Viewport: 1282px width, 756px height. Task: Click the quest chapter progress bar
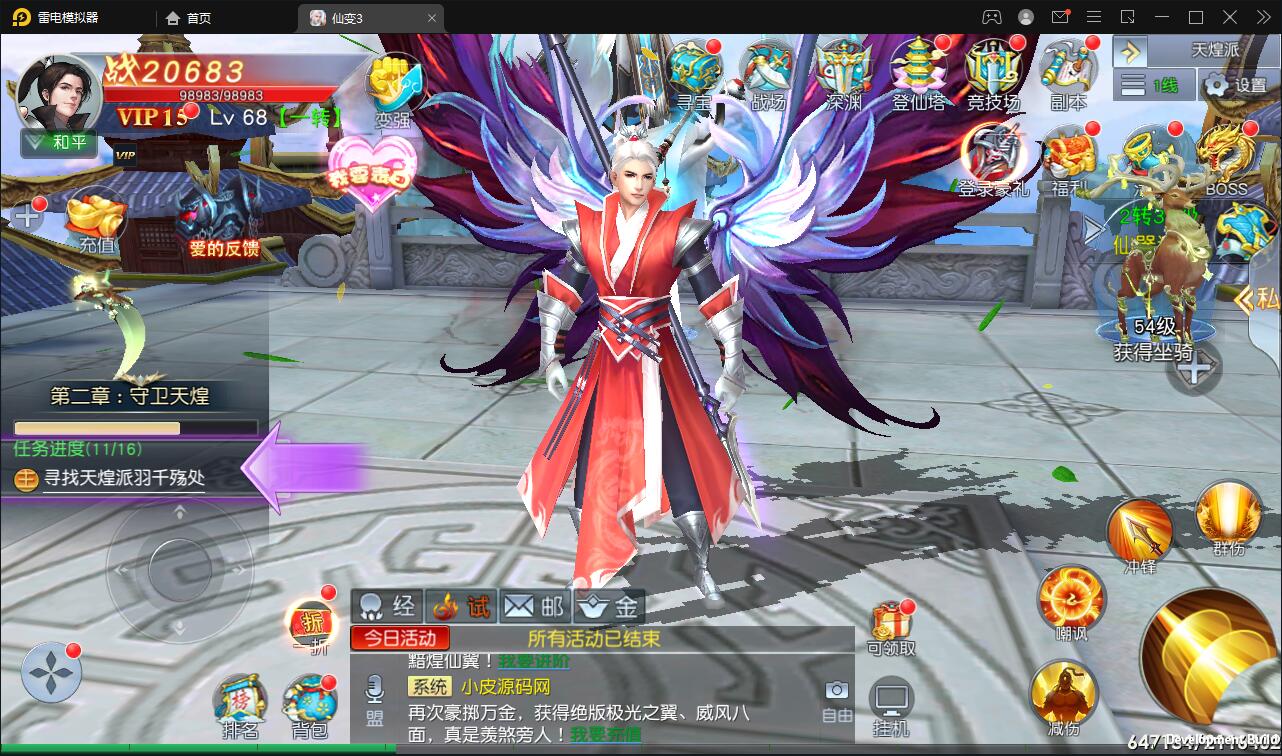[x=135, y=425]
